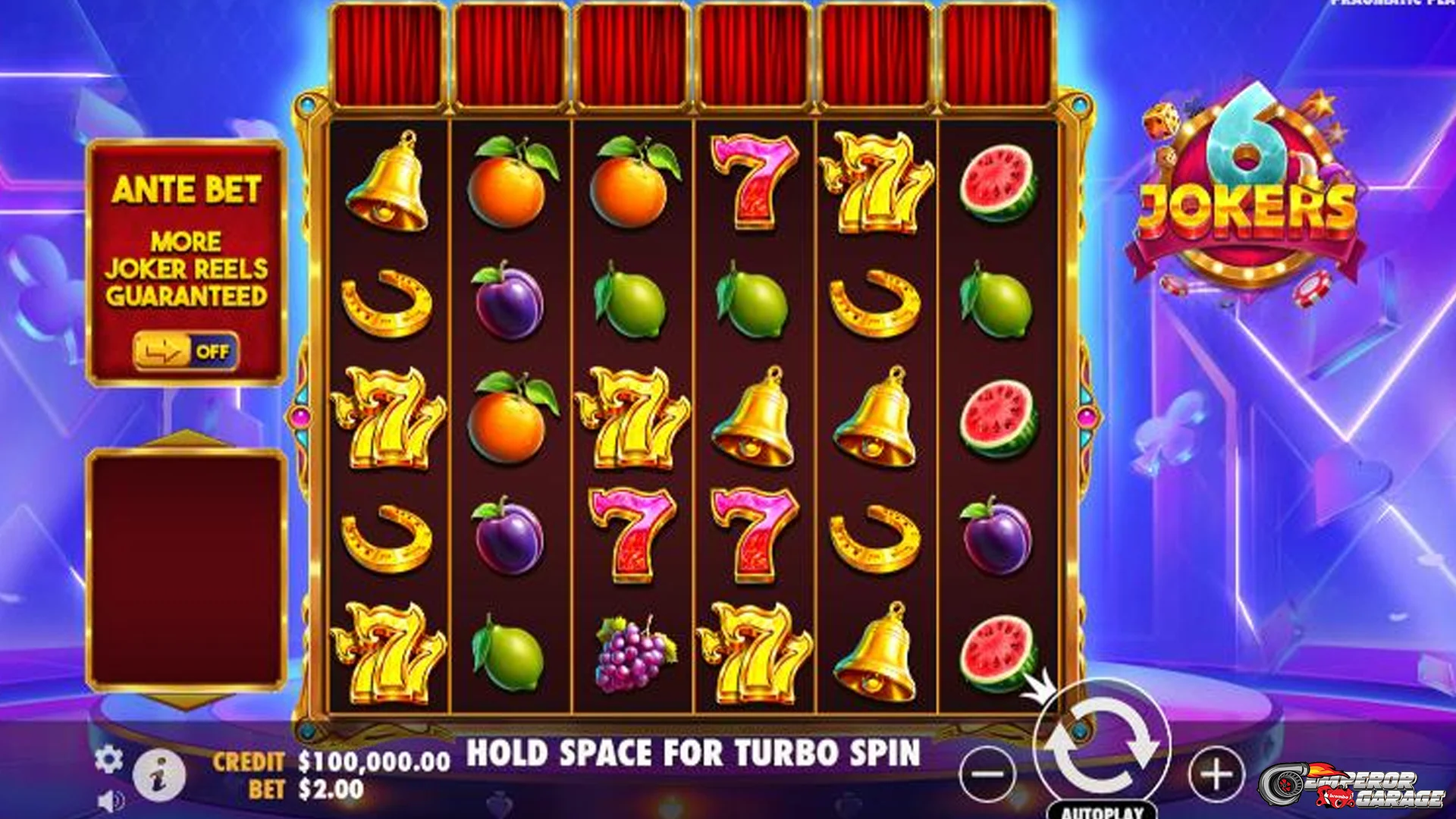Toggle the Ante Bet switch on
The image size is (1456, 819).
pos(186,351)
